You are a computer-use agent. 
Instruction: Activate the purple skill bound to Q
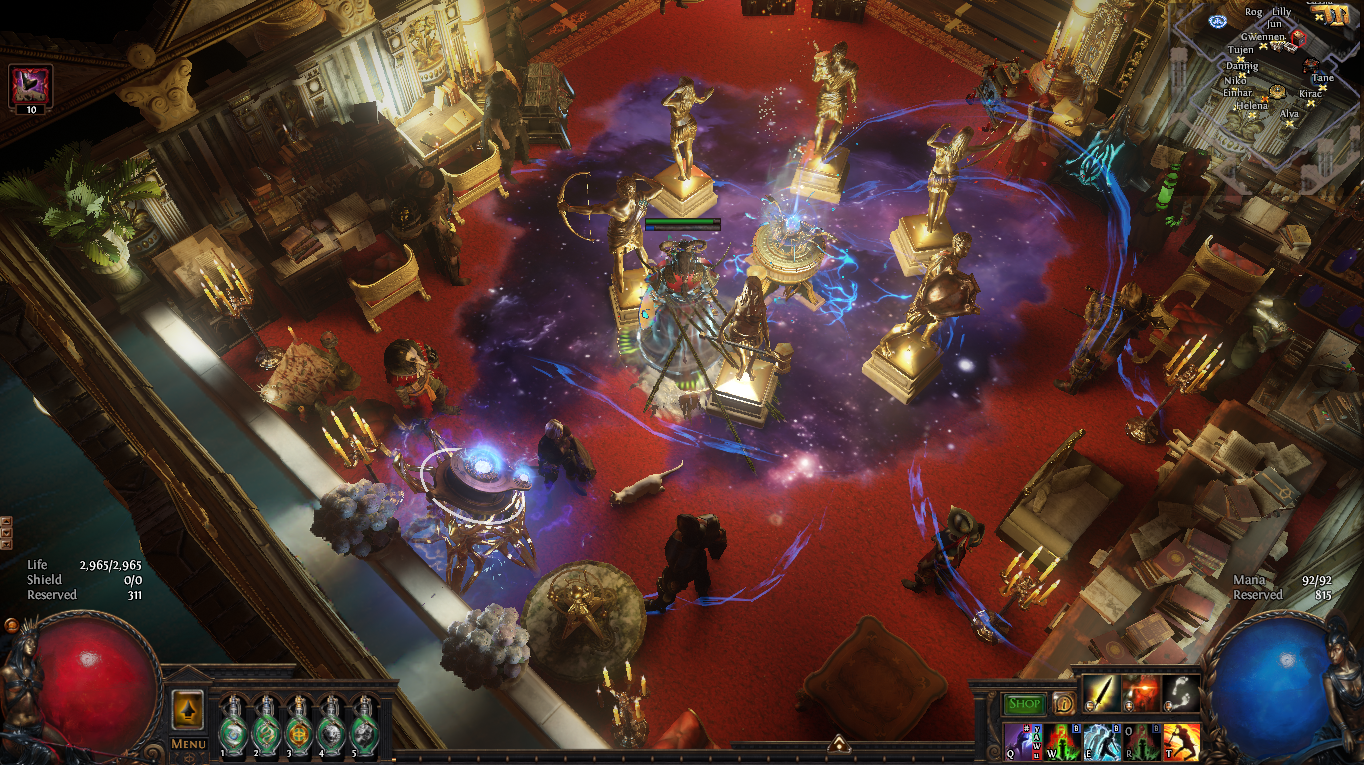1023,742
